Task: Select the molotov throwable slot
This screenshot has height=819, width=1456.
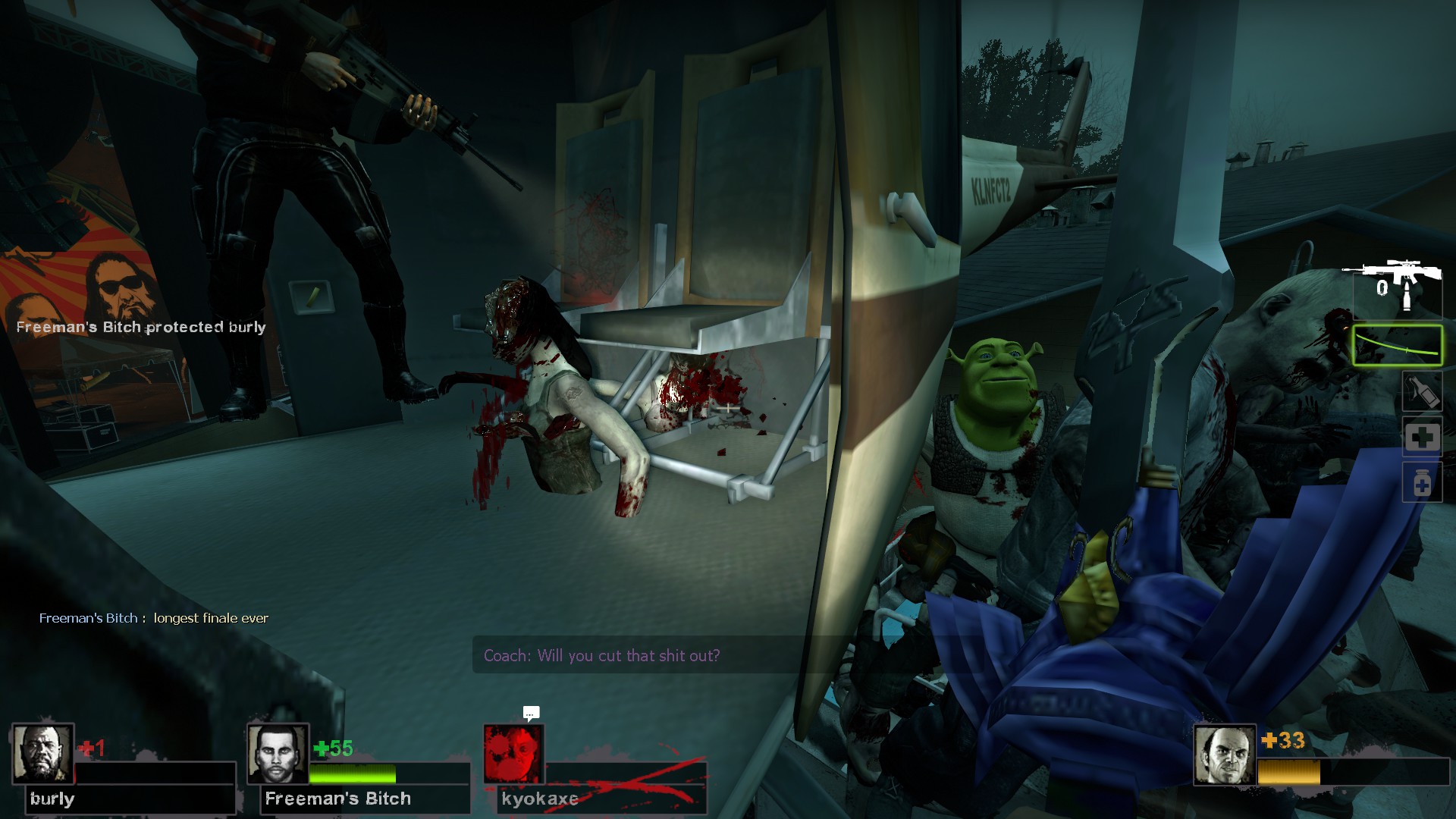Action: pos(1421,392)
